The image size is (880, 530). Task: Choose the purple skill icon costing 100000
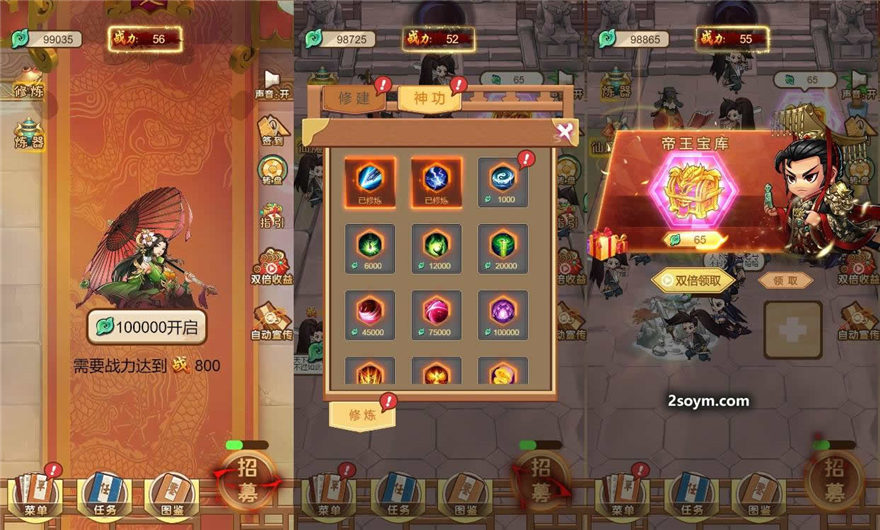[x=503, y=312]
